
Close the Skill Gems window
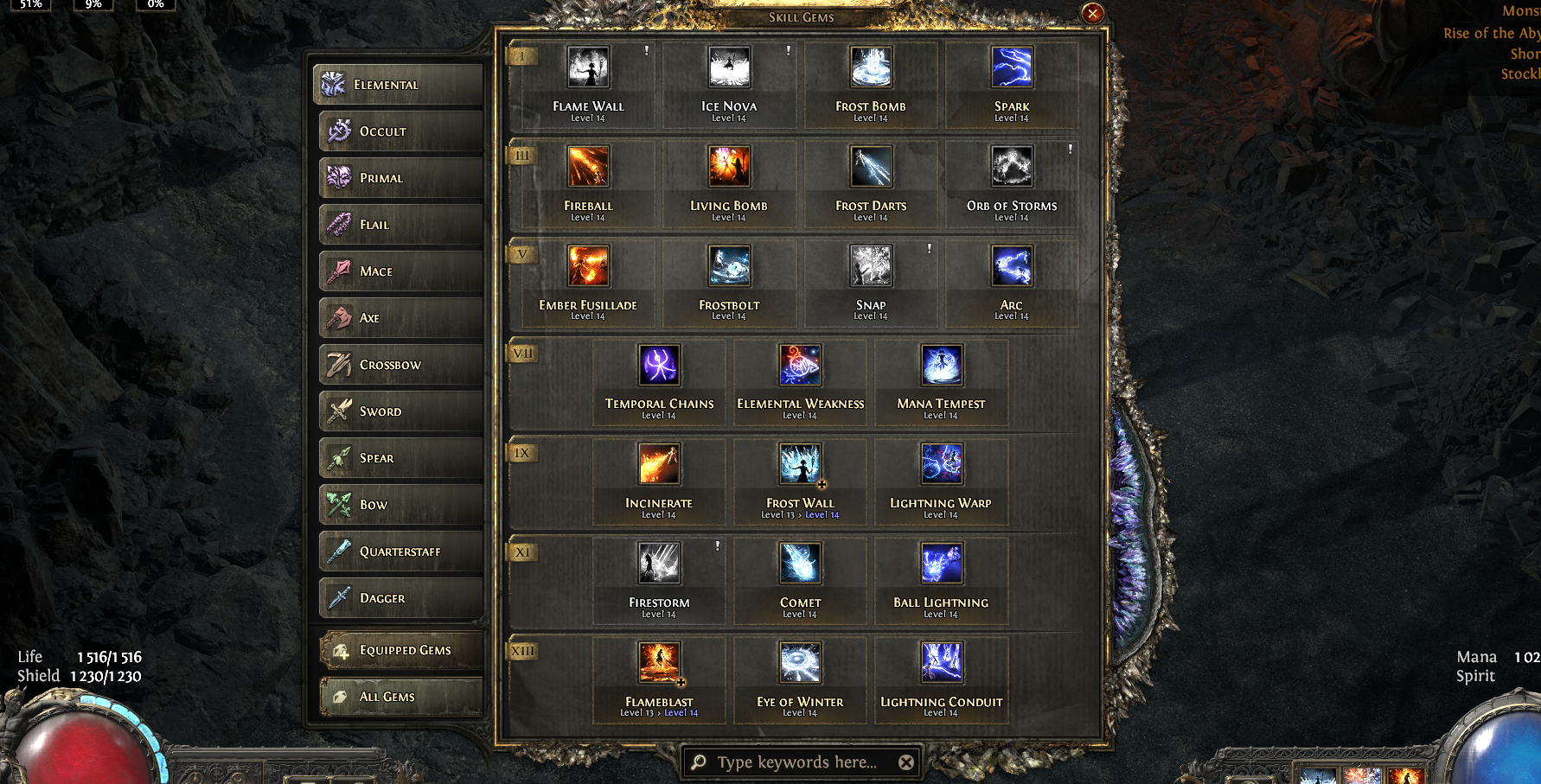(1092, 13)
